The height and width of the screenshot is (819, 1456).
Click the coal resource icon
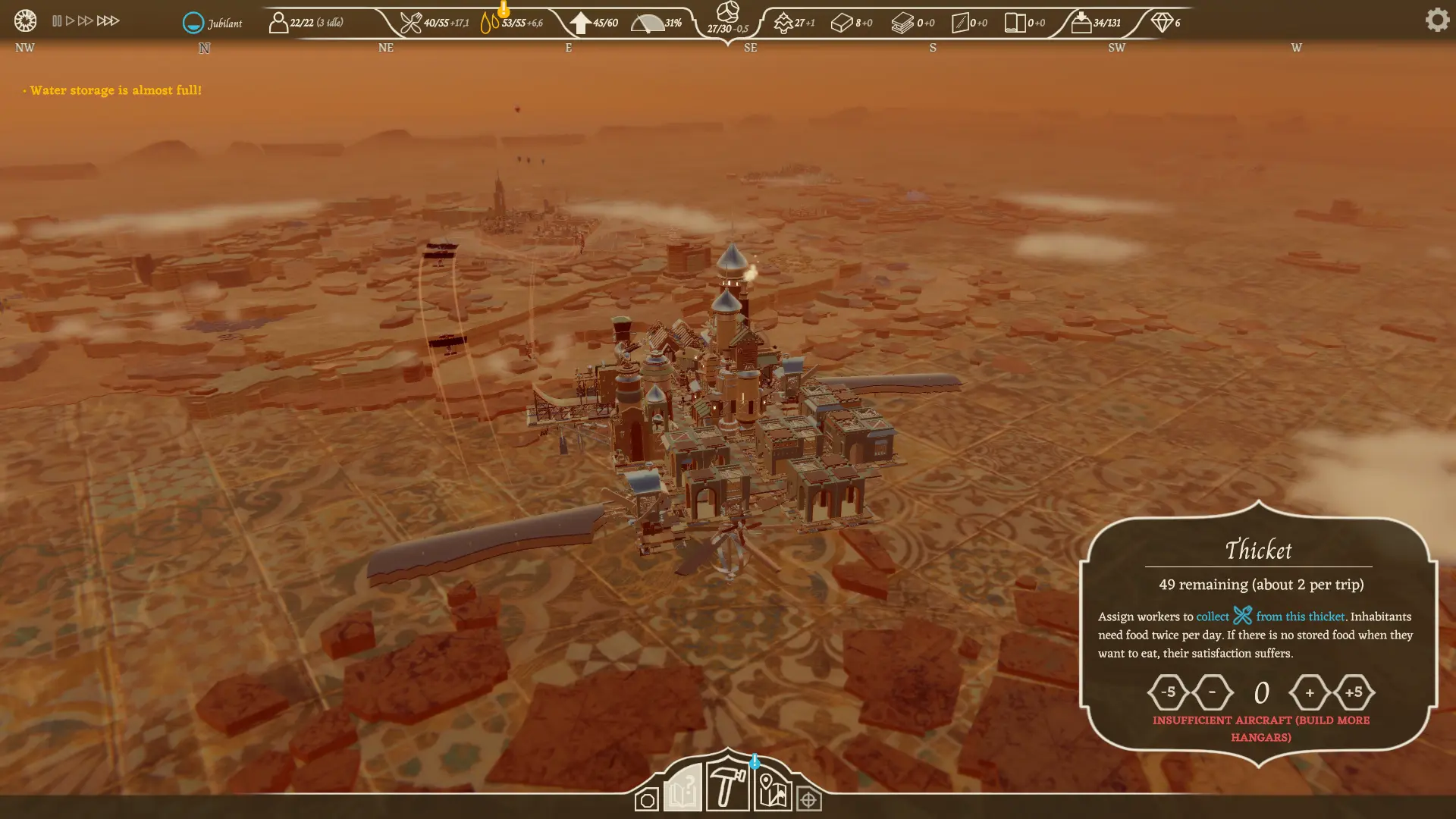(x=727, y=12)
